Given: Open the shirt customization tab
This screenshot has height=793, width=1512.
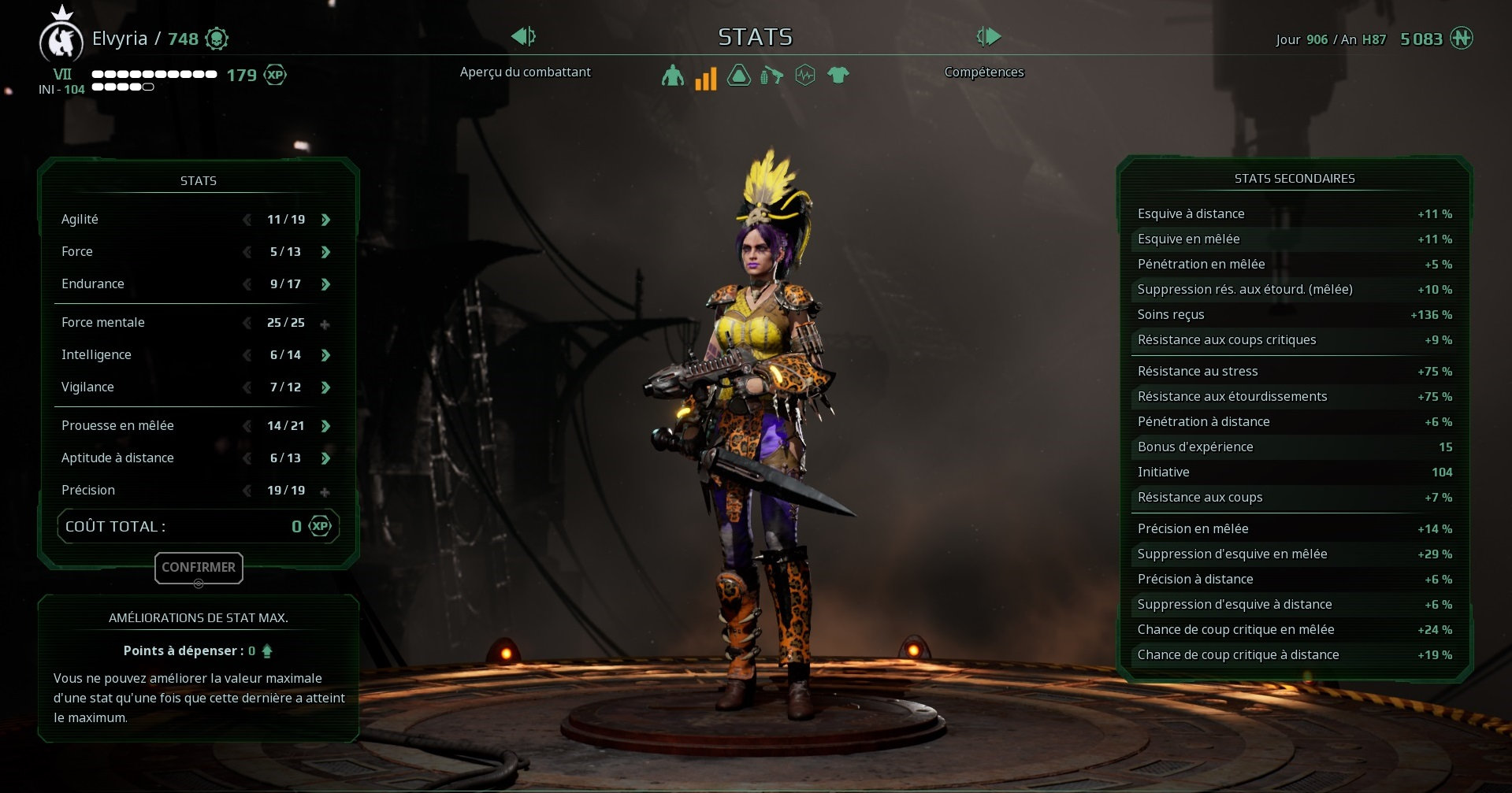Looking at the screenshot, I should coord(838,76).
